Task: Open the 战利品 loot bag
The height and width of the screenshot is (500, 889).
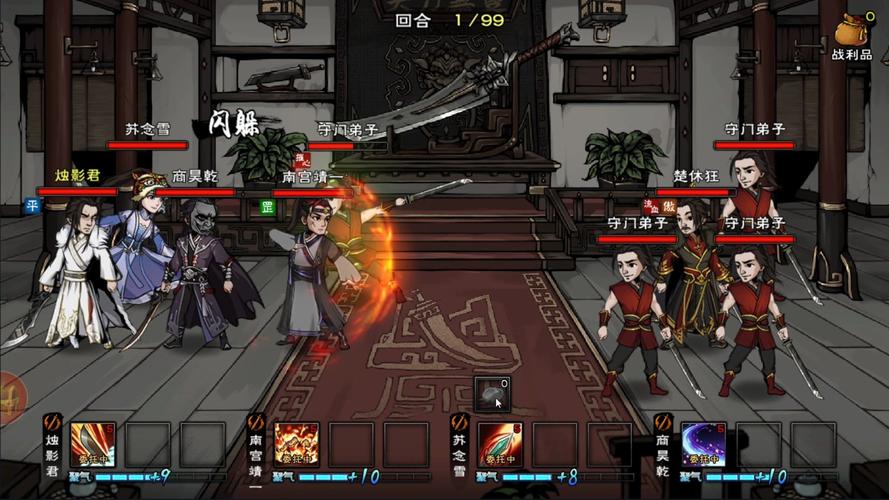Action: [x=851, y=34]
